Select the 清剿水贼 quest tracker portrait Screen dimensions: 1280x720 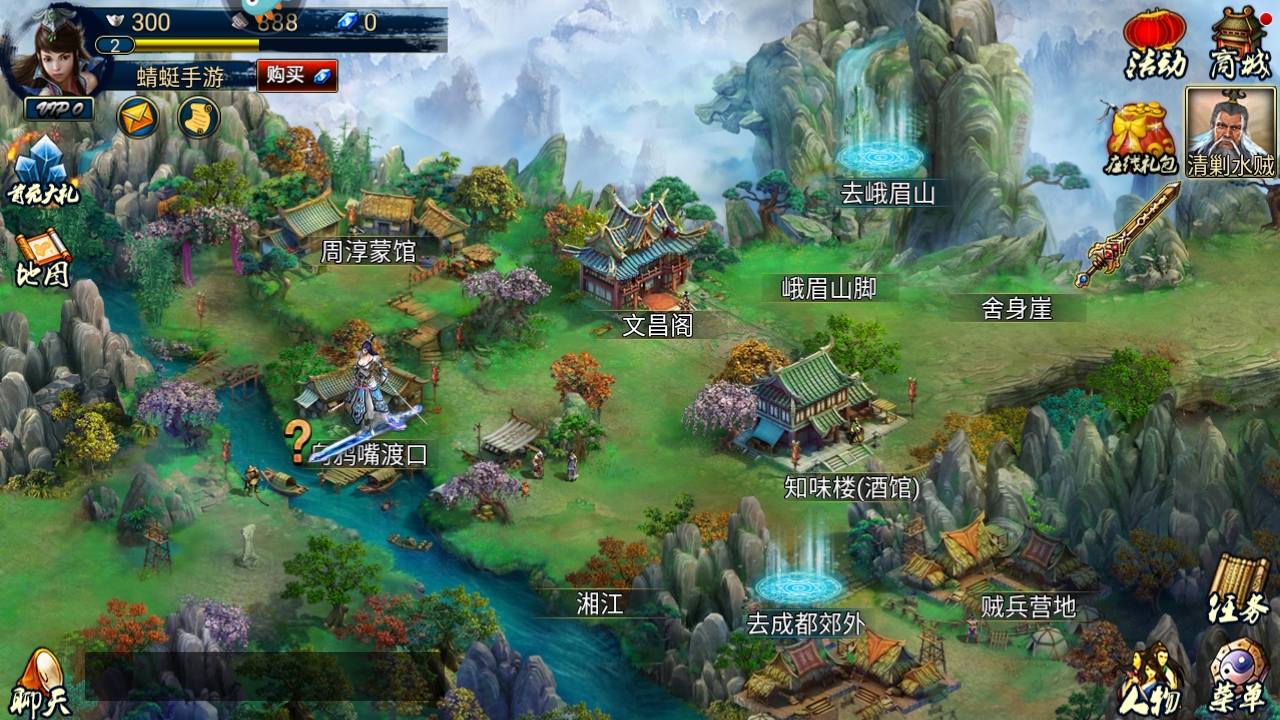pyautogui.click(x=1231, y=132)
